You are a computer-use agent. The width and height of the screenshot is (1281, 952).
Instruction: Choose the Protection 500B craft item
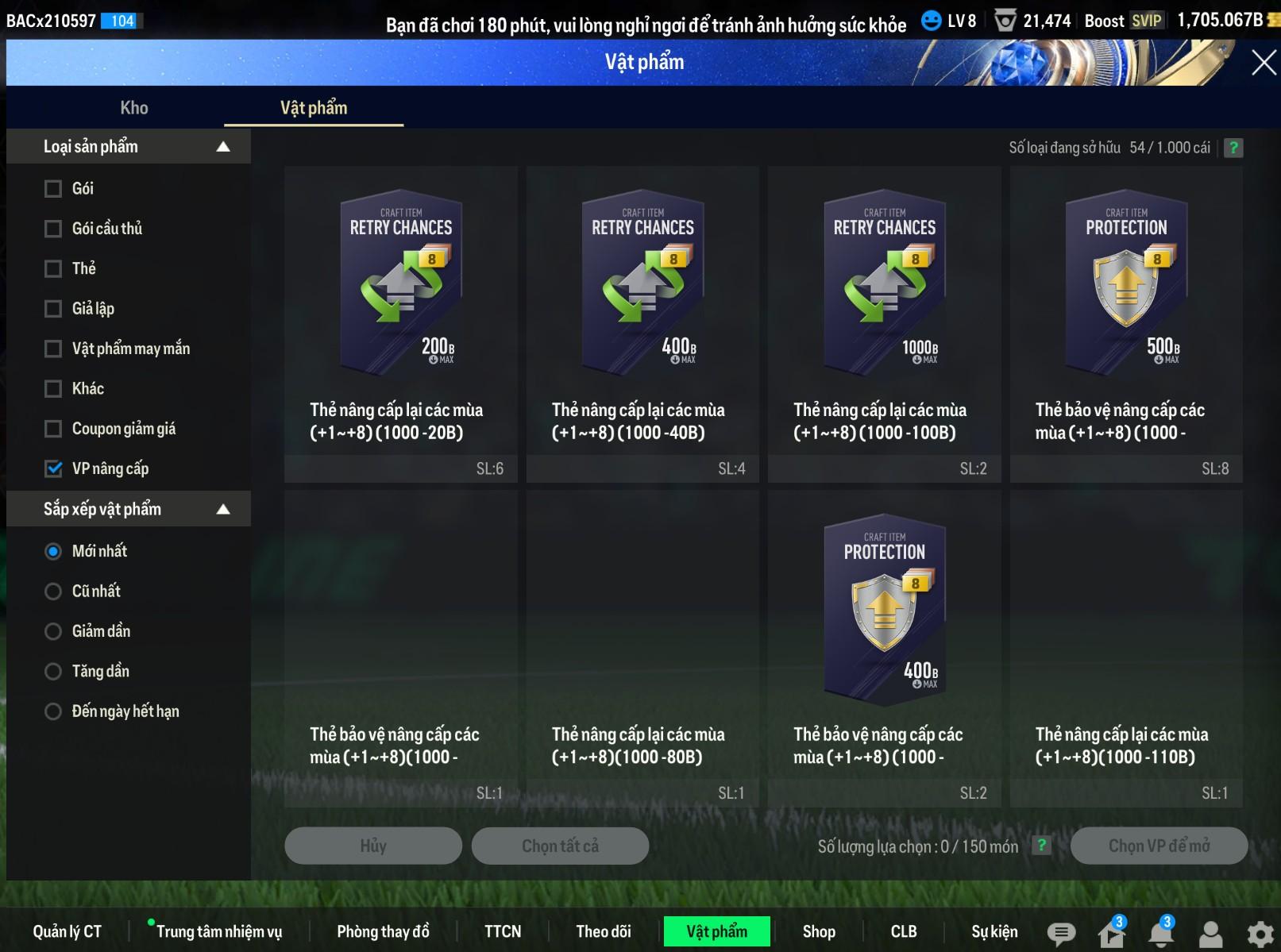[1125, 282]
